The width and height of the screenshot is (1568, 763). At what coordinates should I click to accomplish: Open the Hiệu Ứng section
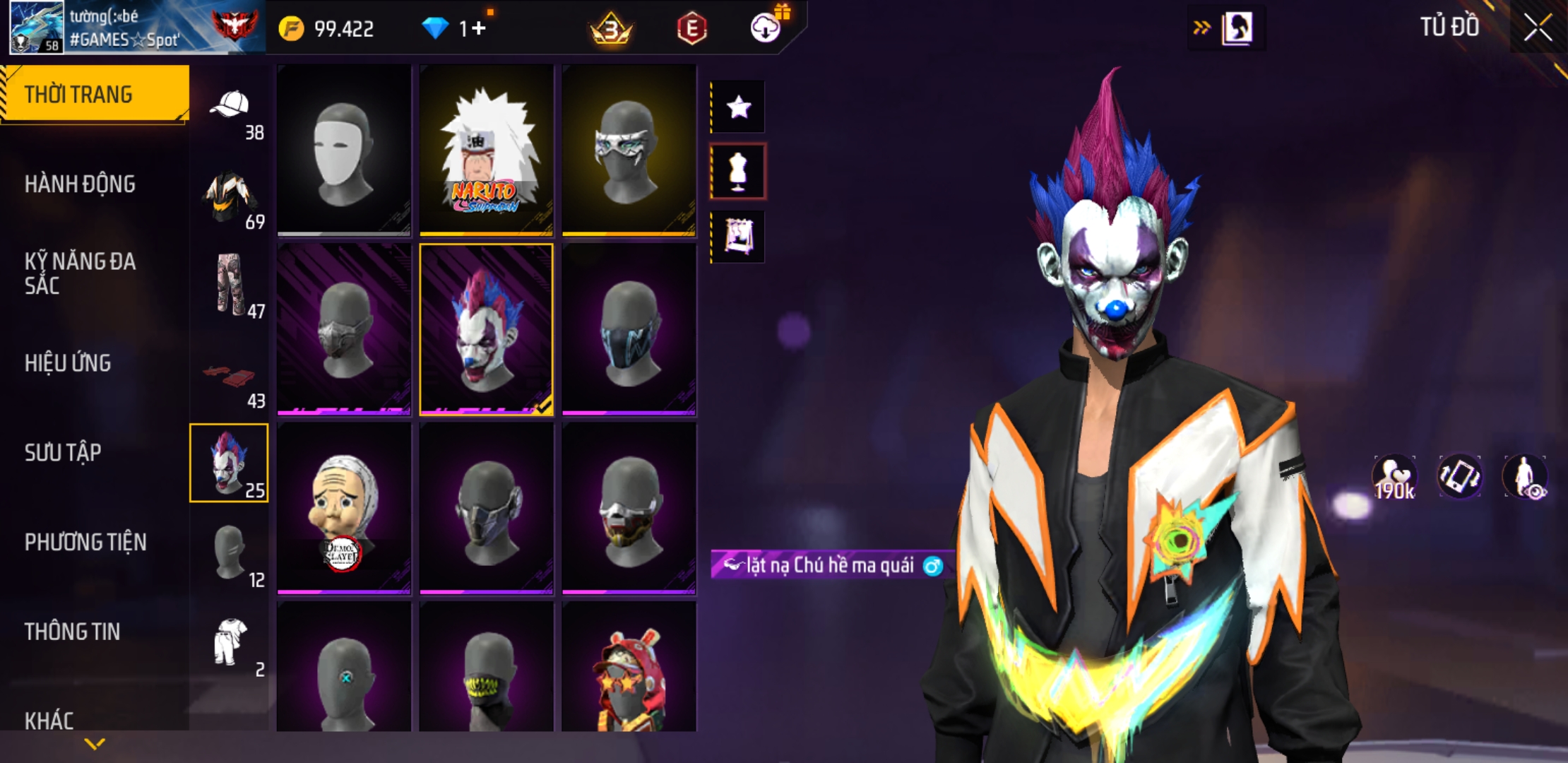tap(68, 363)
